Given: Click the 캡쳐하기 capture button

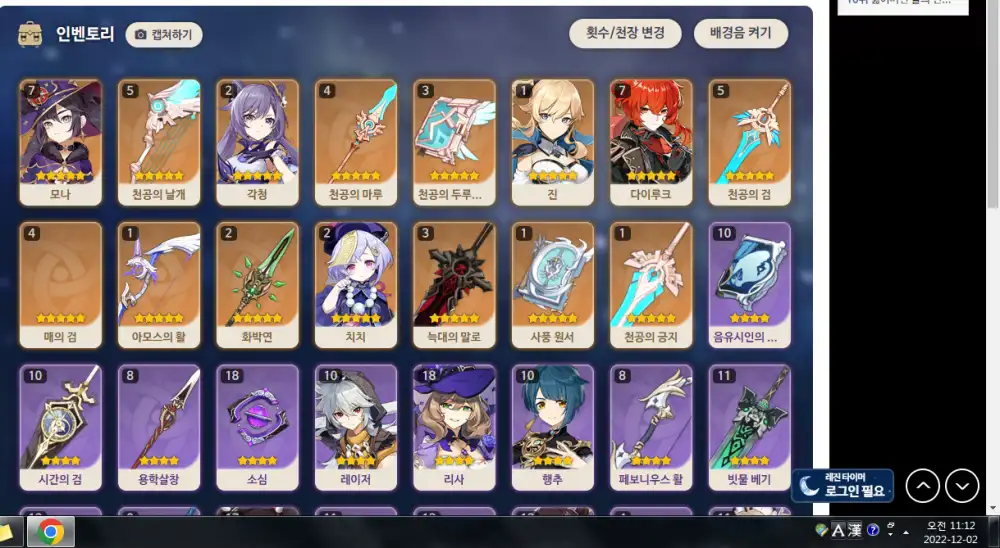Looking at the screenshot, I should [165, 35].
